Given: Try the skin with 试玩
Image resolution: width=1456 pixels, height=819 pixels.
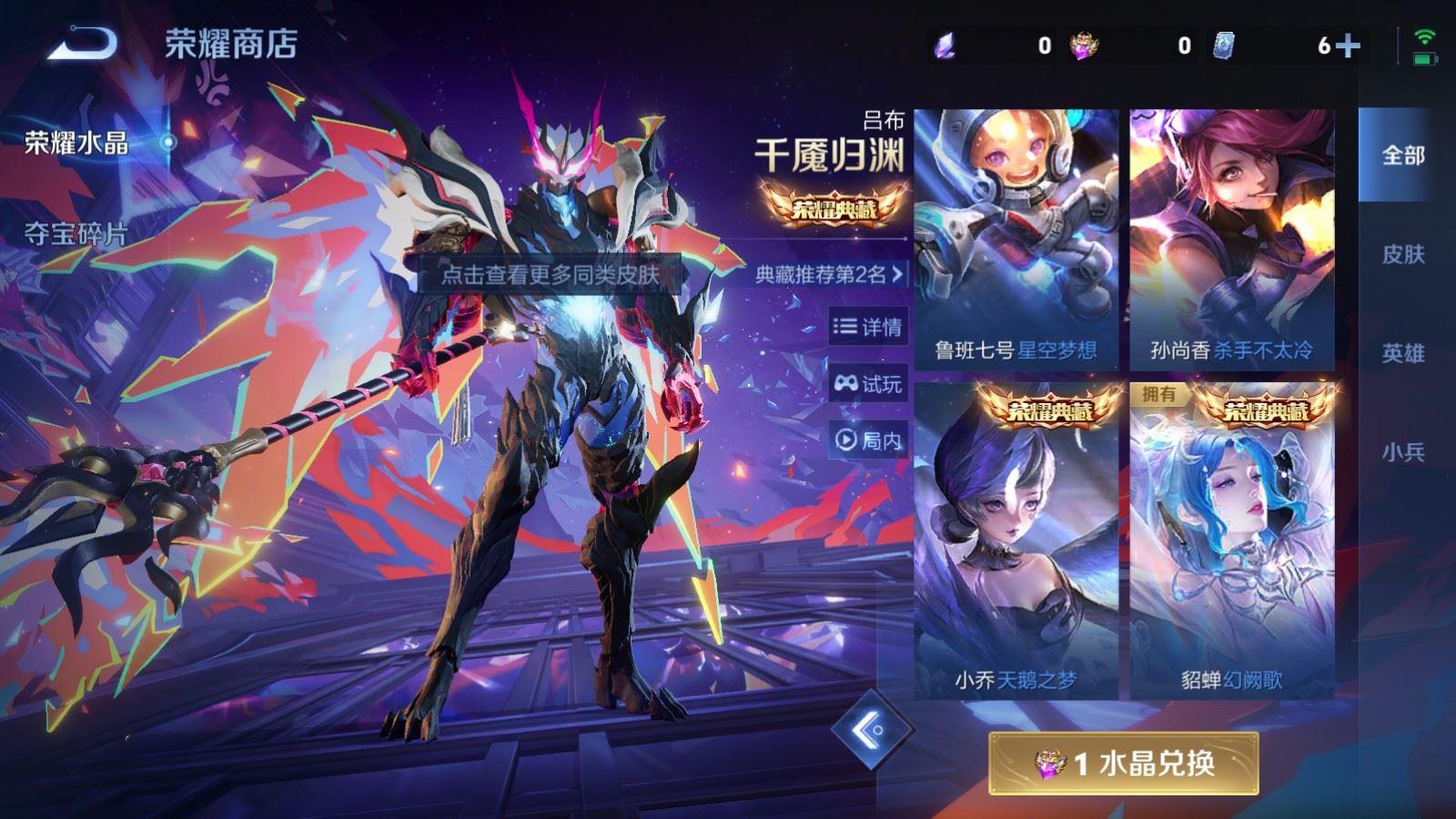Looking at the screenshot, I should click(868, 384).
